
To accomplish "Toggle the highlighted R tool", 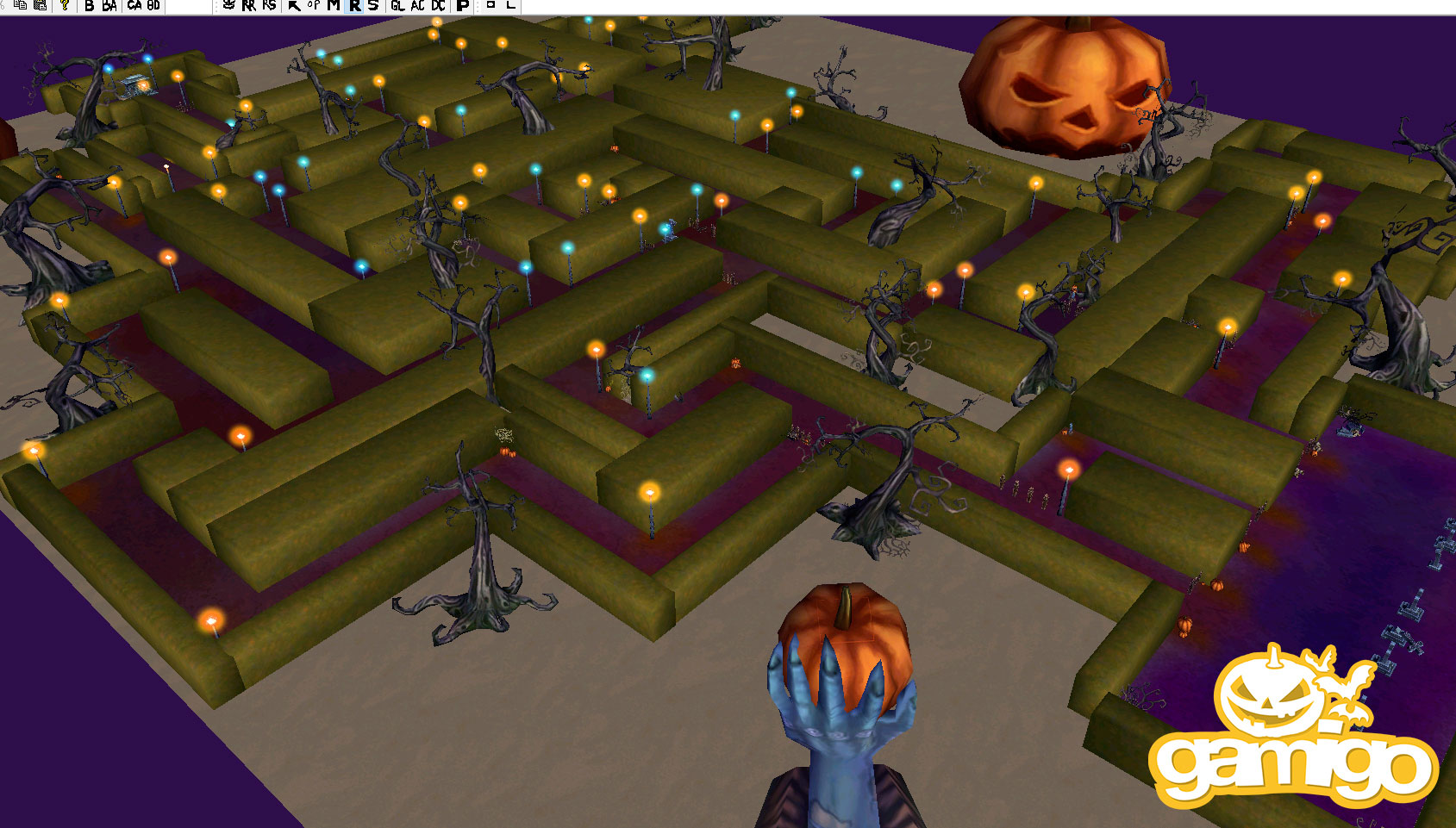I will (354, 5).
